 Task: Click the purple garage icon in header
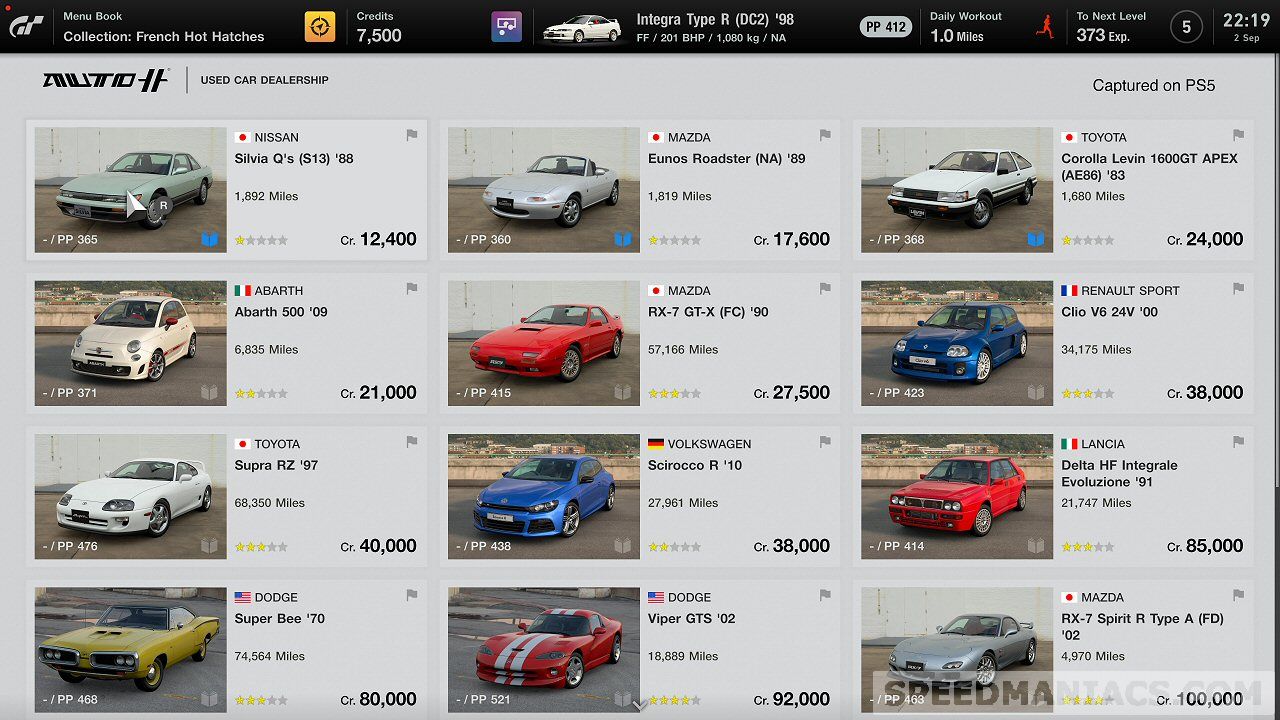(507, 27)
